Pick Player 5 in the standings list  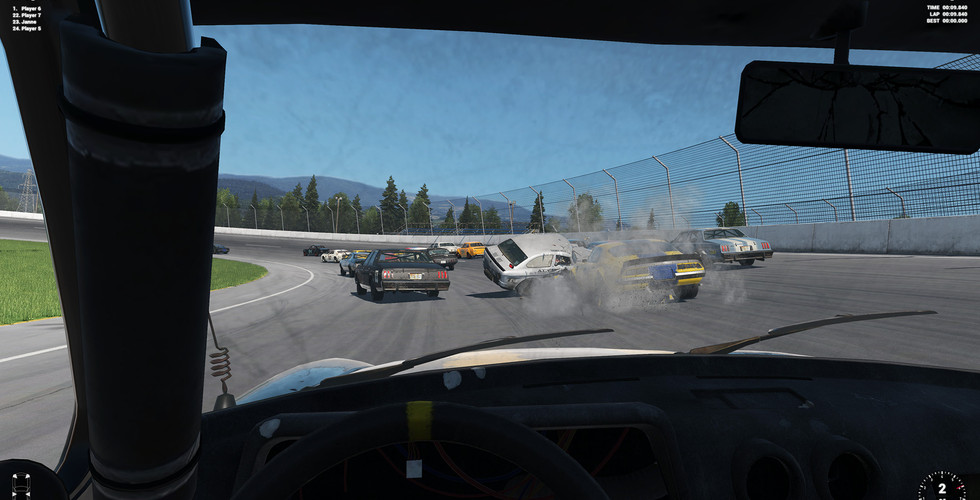coord(30,29)
